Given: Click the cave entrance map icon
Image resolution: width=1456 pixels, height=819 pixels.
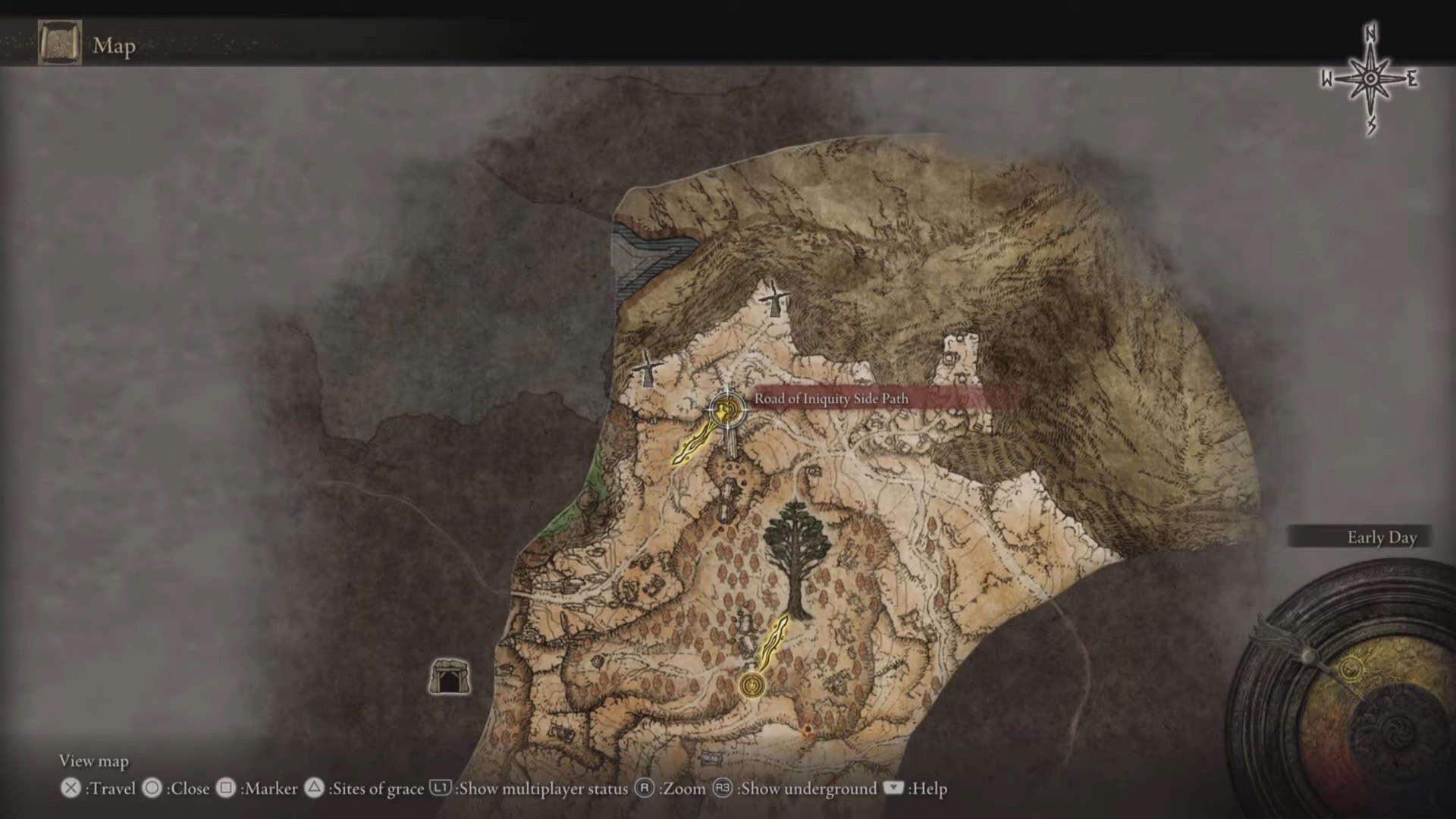Looking at the screenshot, I should coord(450,676).
